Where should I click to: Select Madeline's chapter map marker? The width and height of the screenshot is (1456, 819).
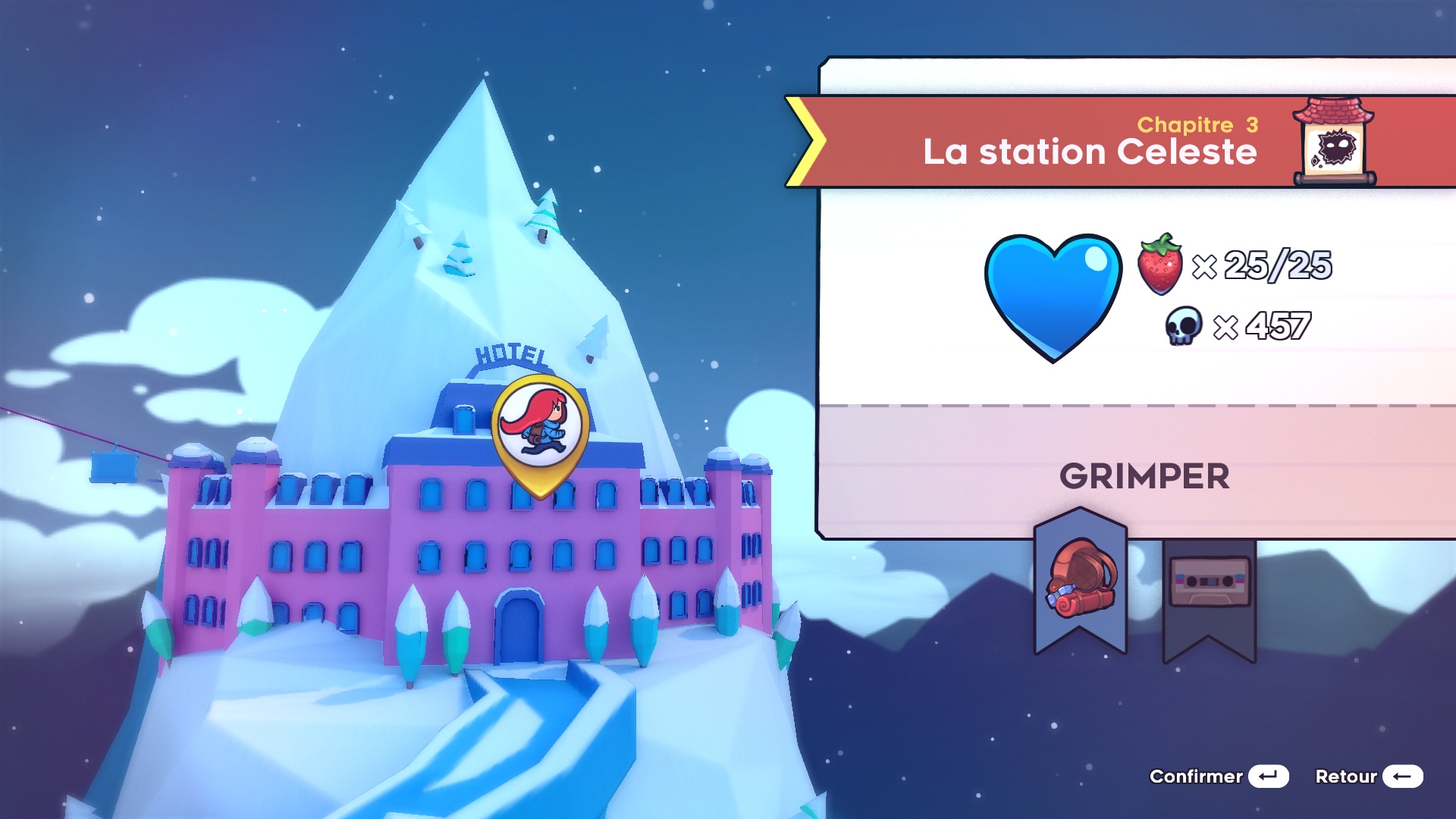pos(541,431)
